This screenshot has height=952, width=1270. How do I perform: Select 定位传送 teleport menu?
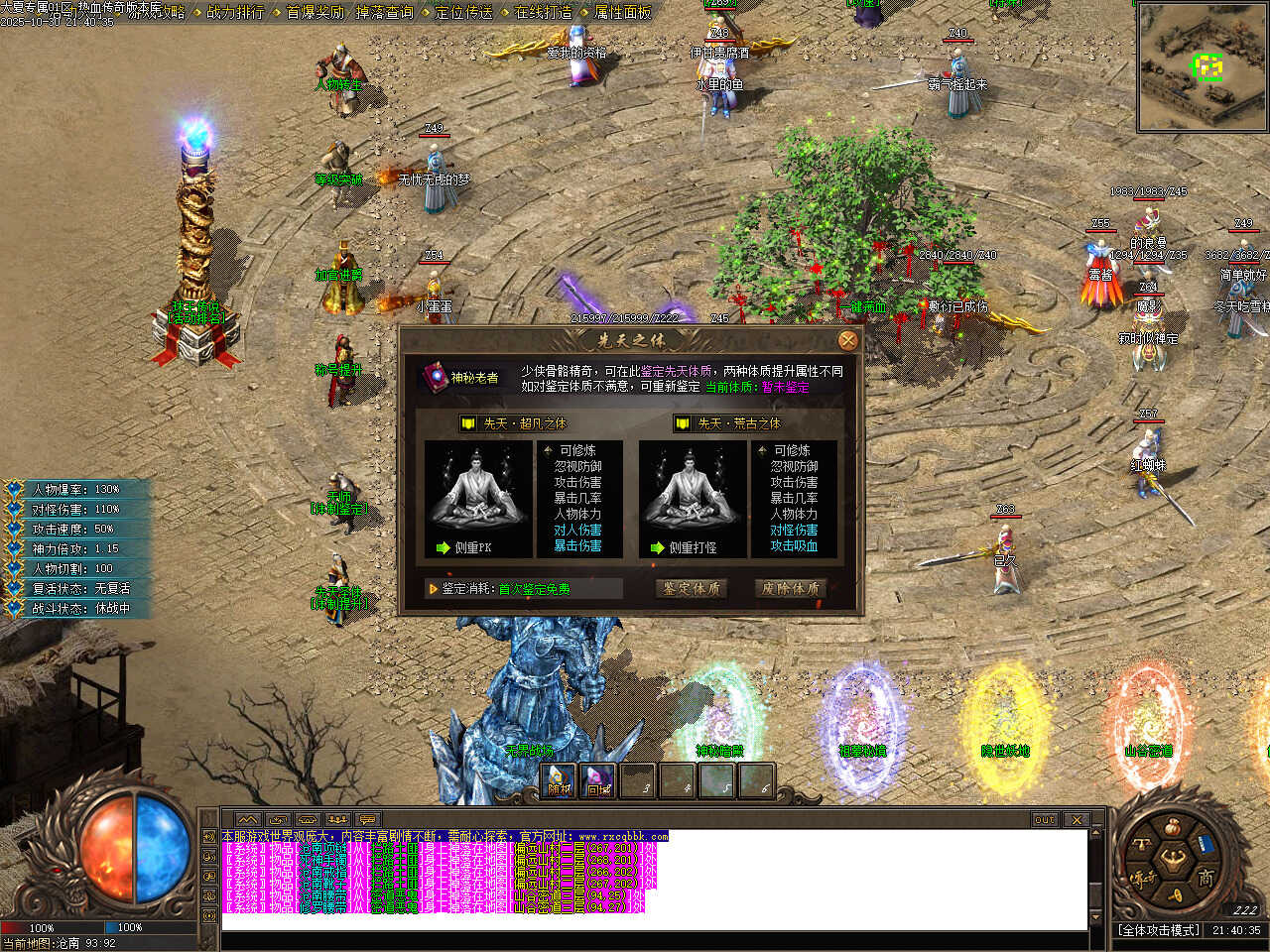point(463,12)
